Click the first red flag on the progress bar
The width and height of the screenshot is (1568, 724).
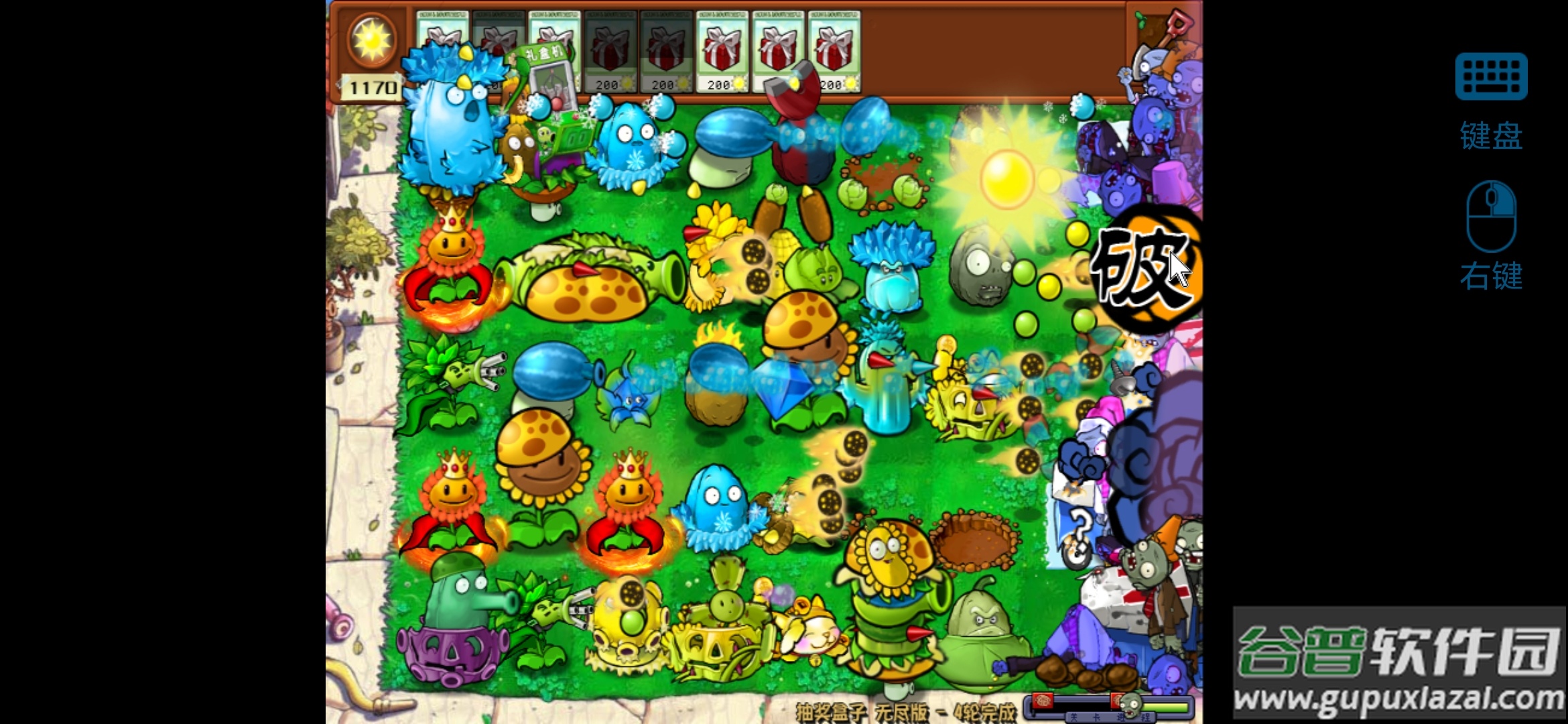[1043, 701]
